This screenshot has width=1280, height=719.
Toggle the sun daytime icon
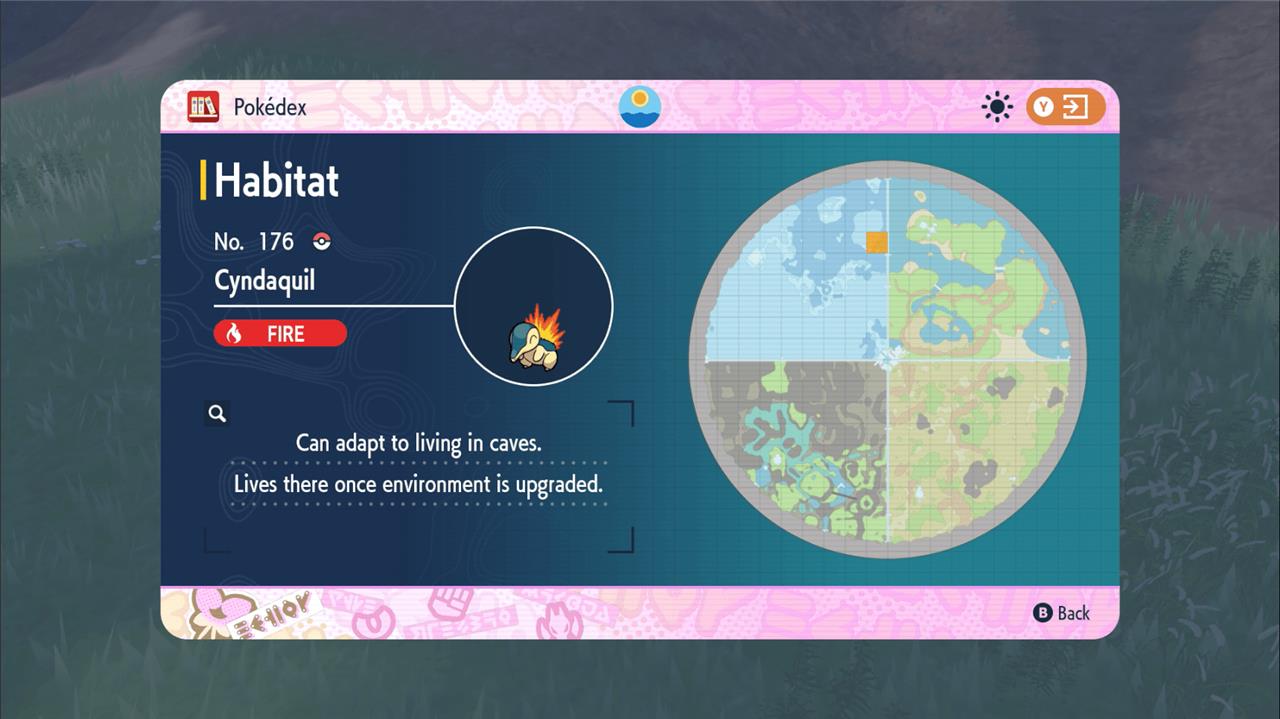(x=997, y=107)
